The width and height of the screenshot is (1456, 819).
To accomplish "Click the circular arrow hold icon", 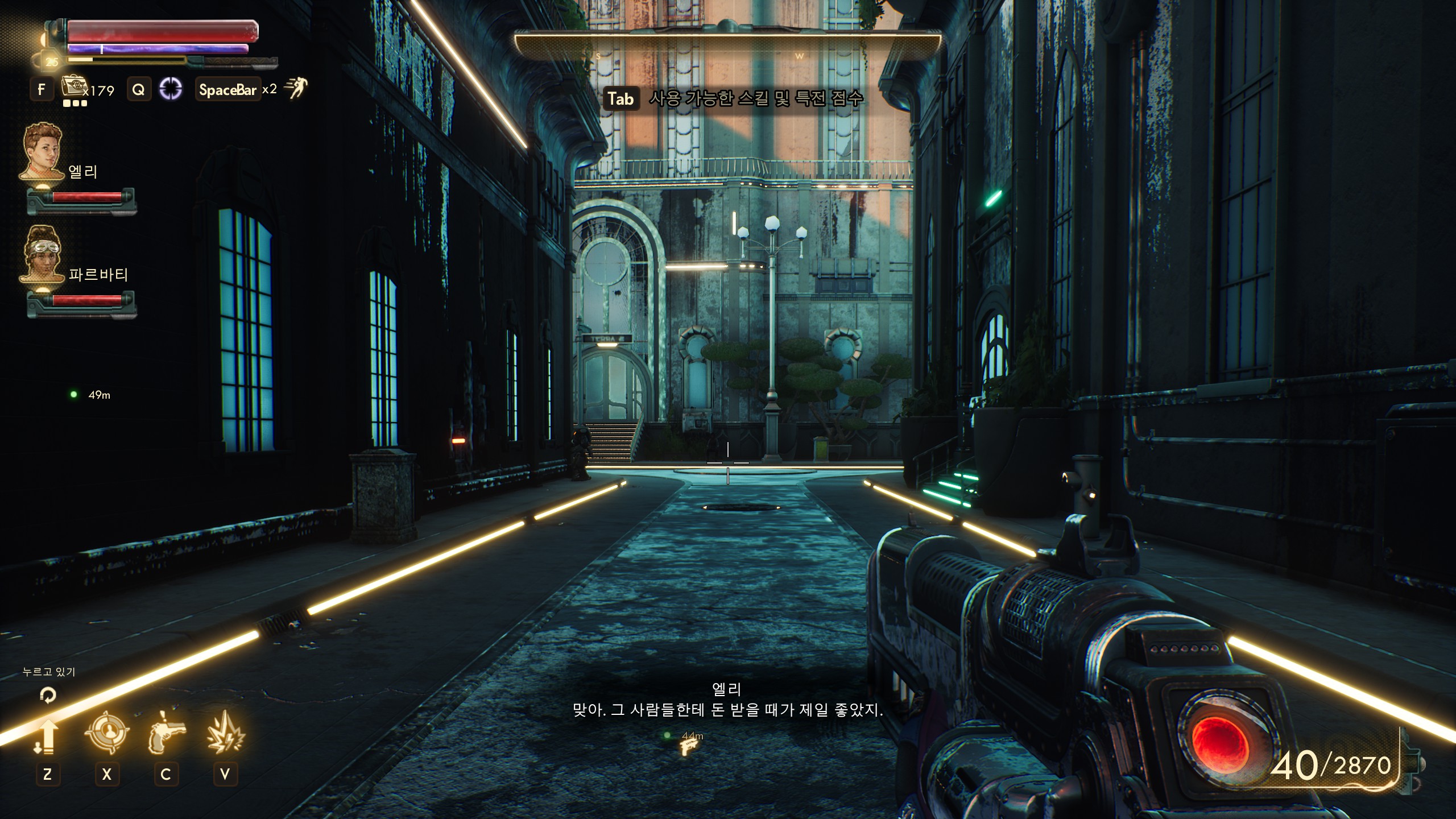I will click(48, 694).
